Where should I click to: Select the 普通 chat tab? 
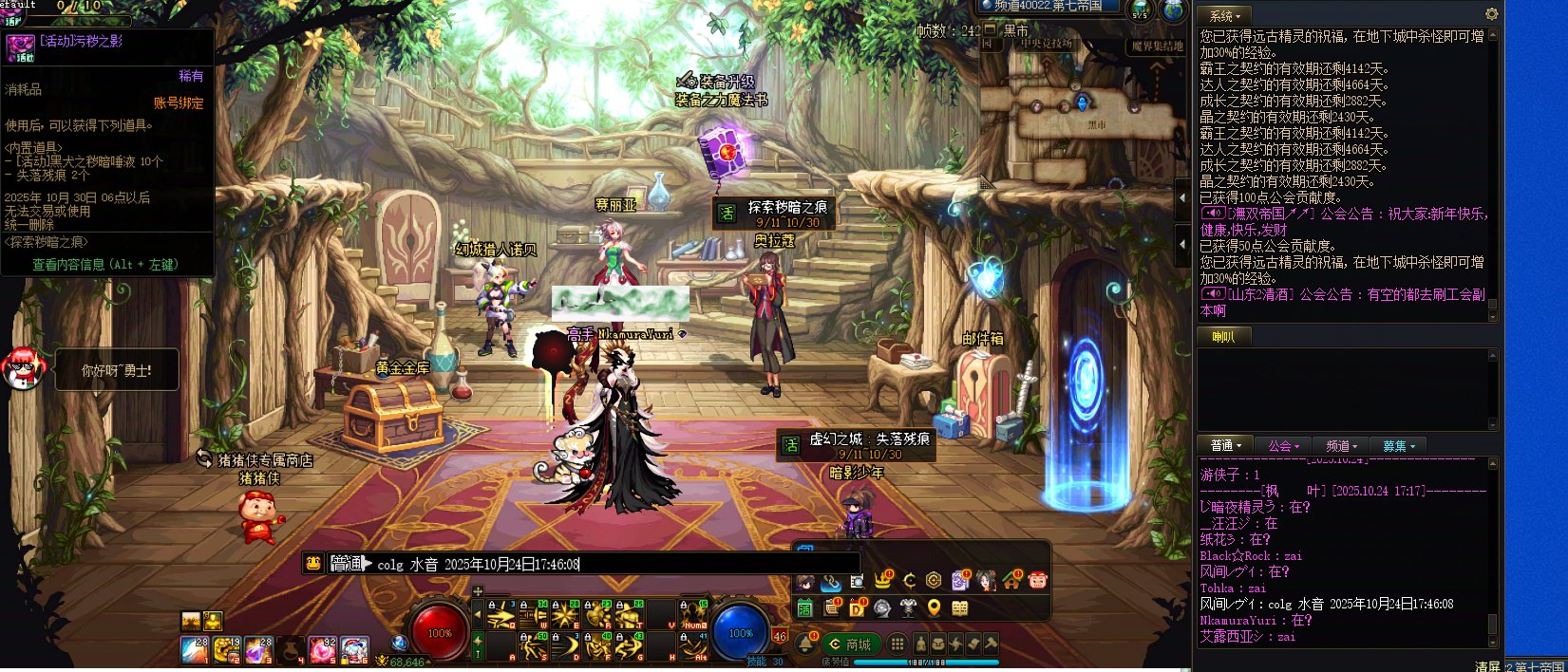coord(1225,446)
